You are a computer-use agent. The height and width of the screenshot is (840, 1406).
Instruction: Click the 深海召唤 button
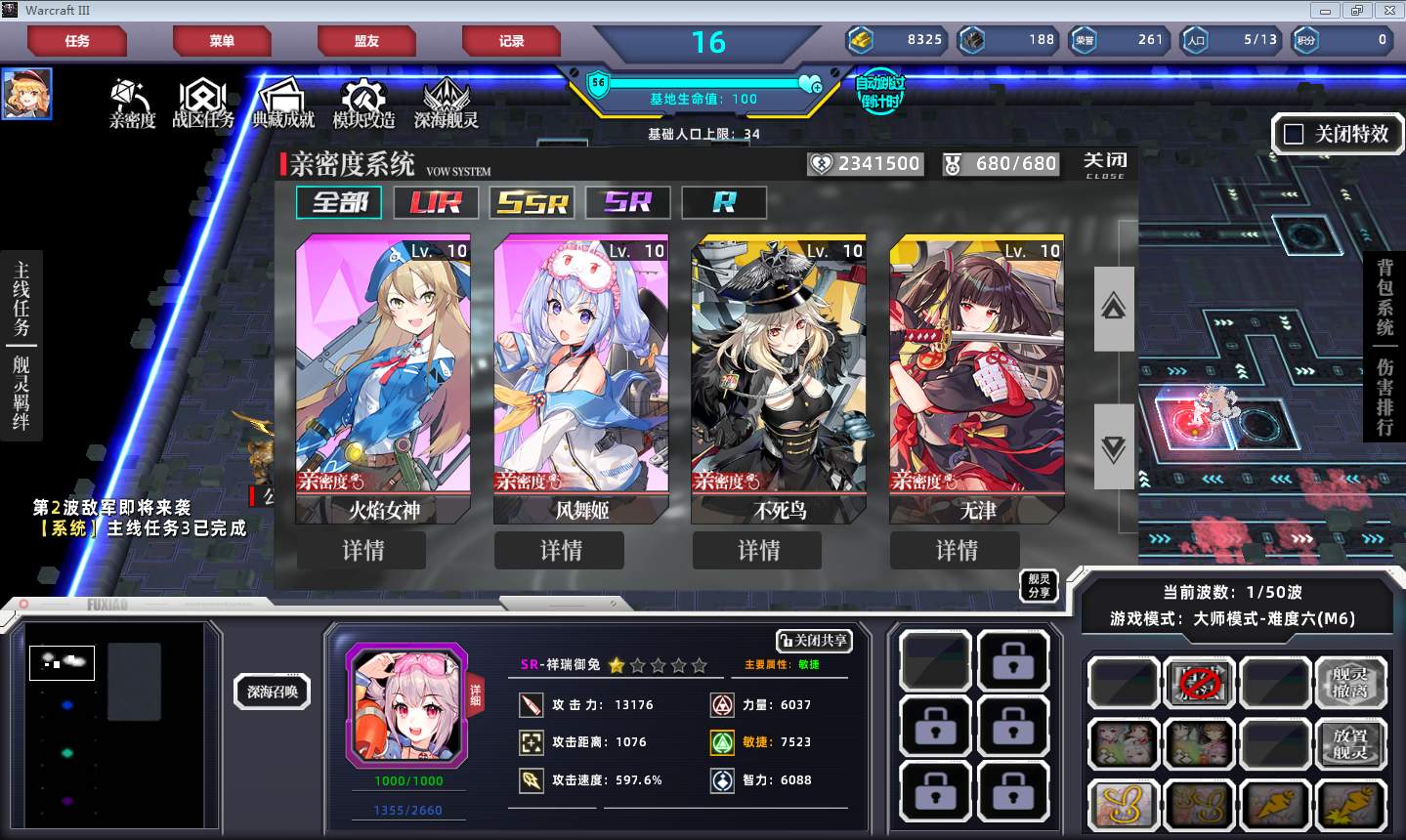273,692
